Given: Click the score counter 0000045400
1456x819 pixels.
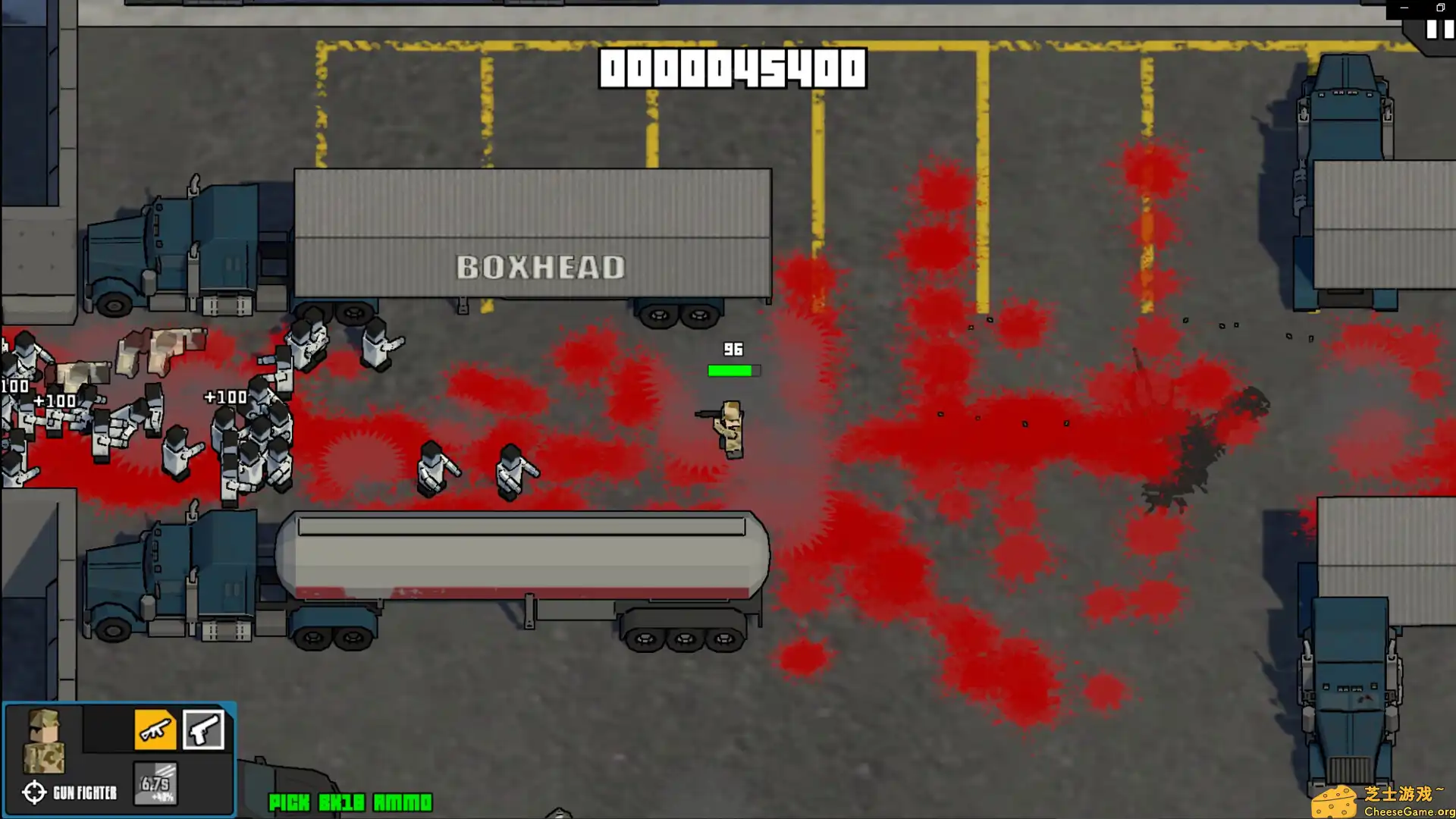Looking at the screenshot, I should point(730,67).
